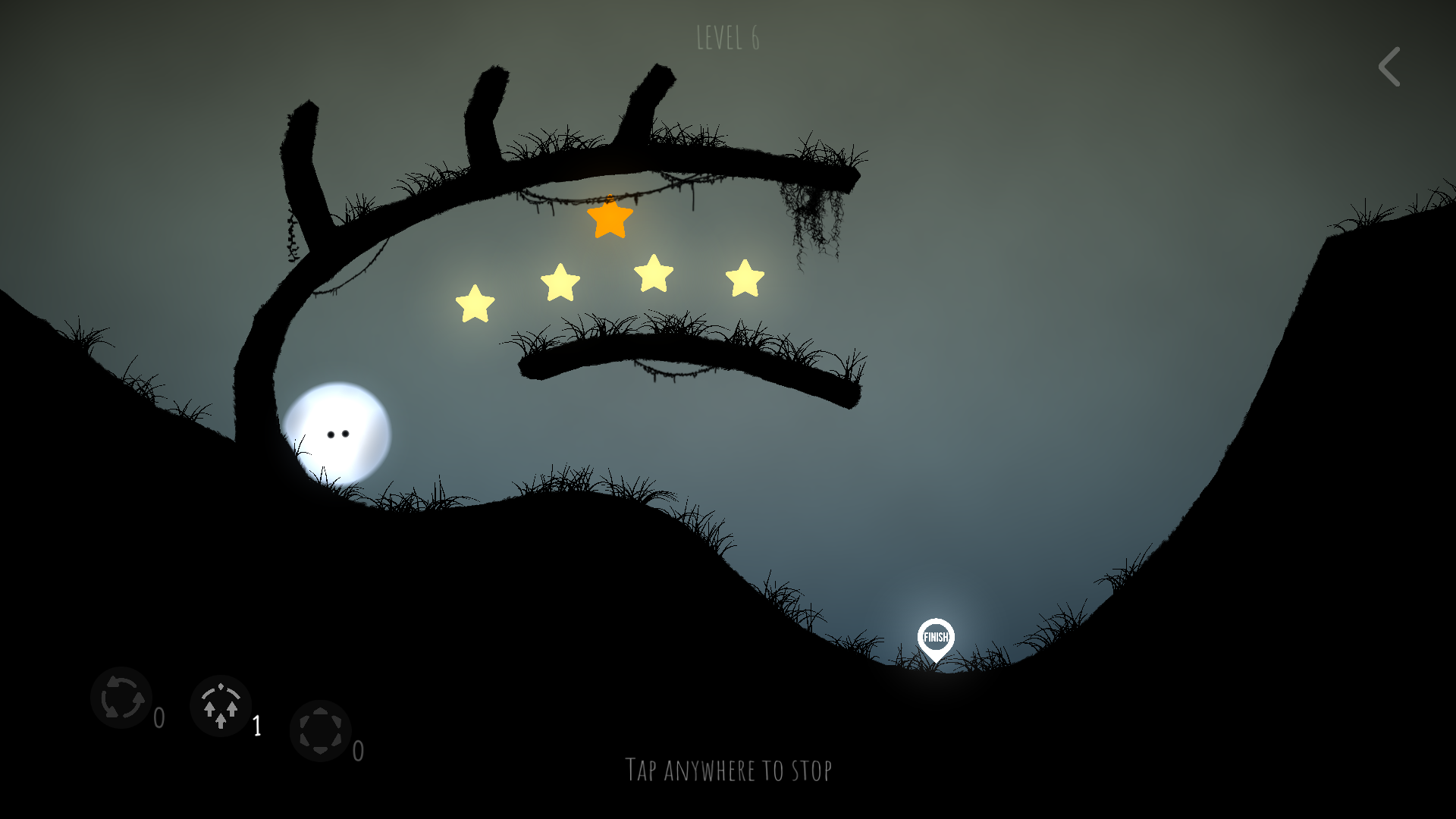Collect the rightmost yellow star
Image resolution: width=1456 pixels, height=819 pixels.
(743, 279)
